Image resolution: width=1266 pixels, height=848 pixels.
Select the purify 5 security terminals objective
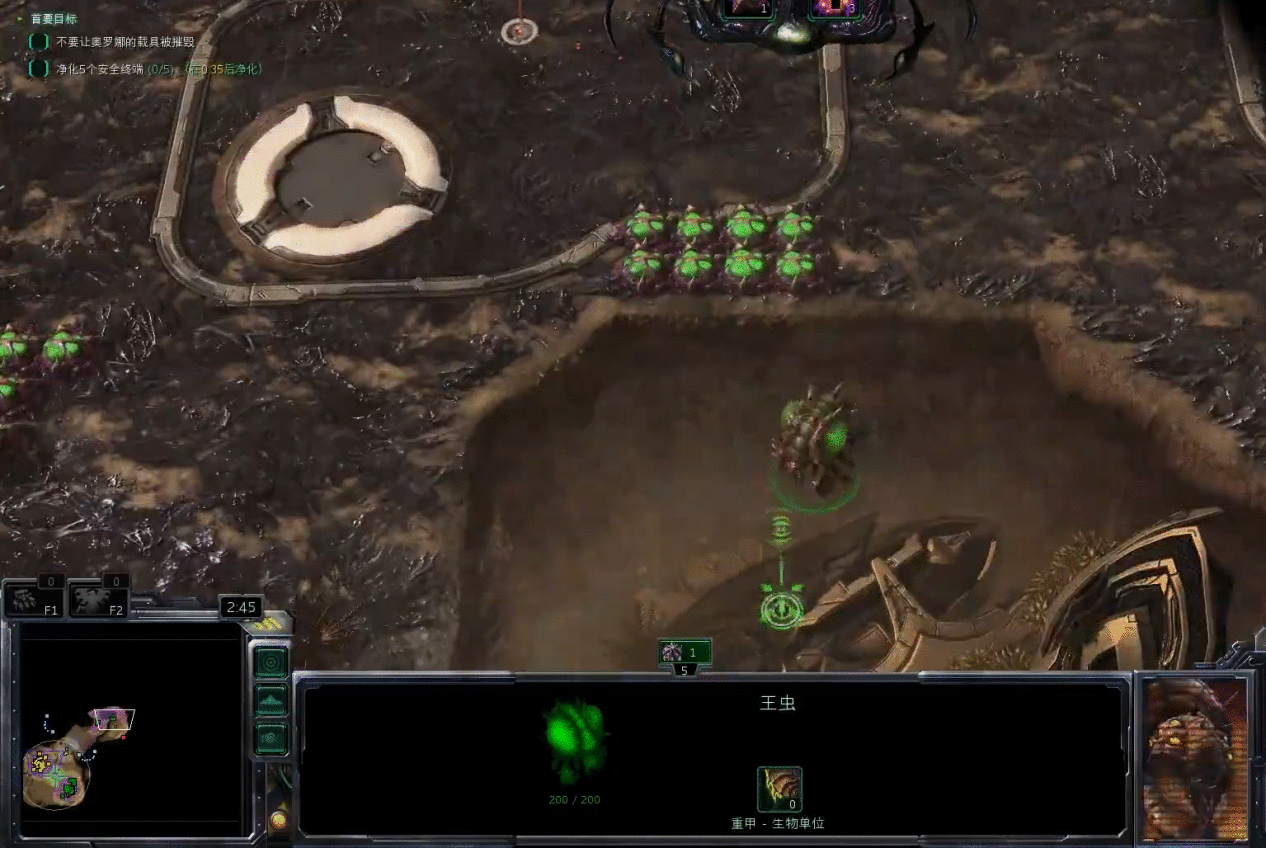[145, 69]
